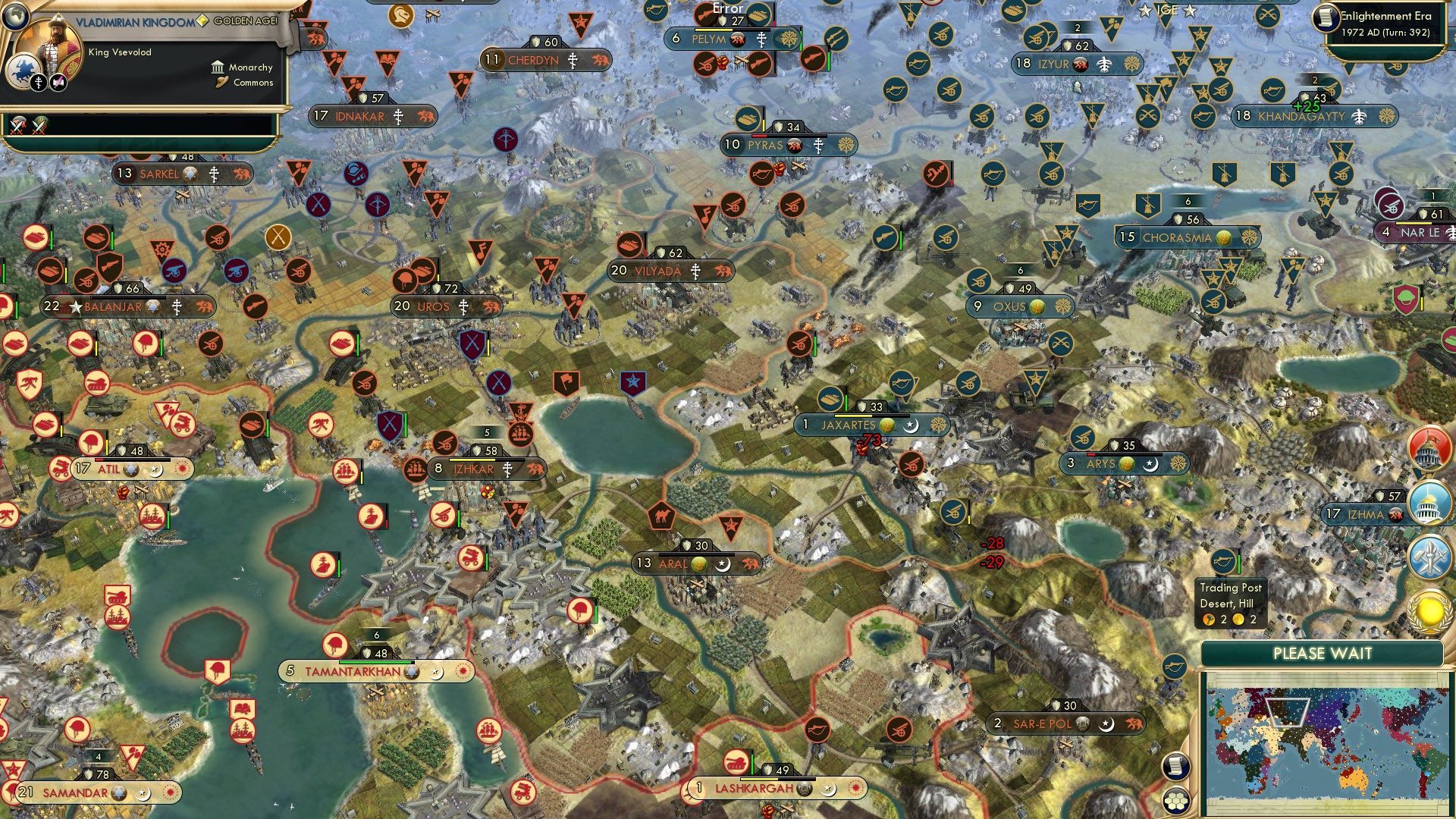Select the Khandagayty city banner
The image size is (1456, 819).
pyautogui.click(x=1314, y=116)
